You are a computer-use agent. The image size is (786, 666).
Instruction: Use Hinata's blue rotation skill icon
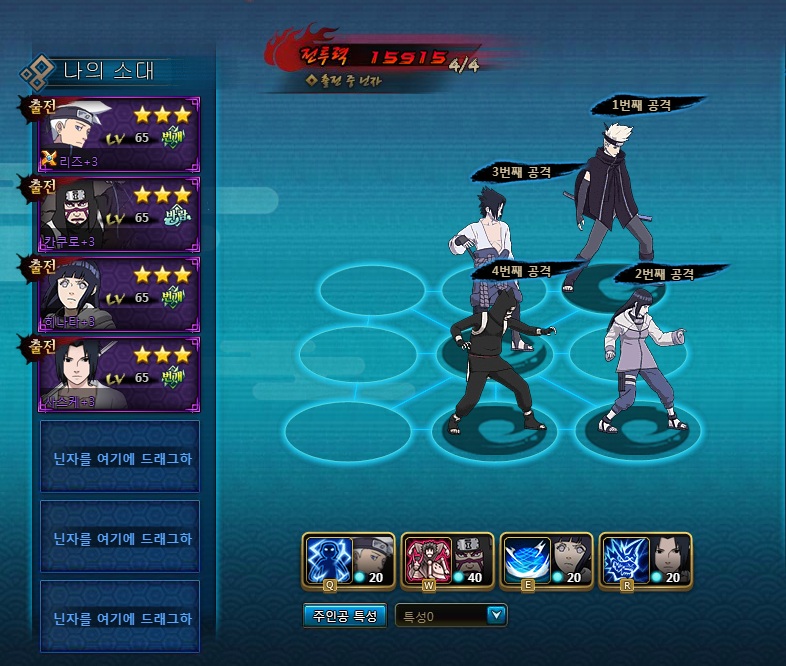point(524,559)
